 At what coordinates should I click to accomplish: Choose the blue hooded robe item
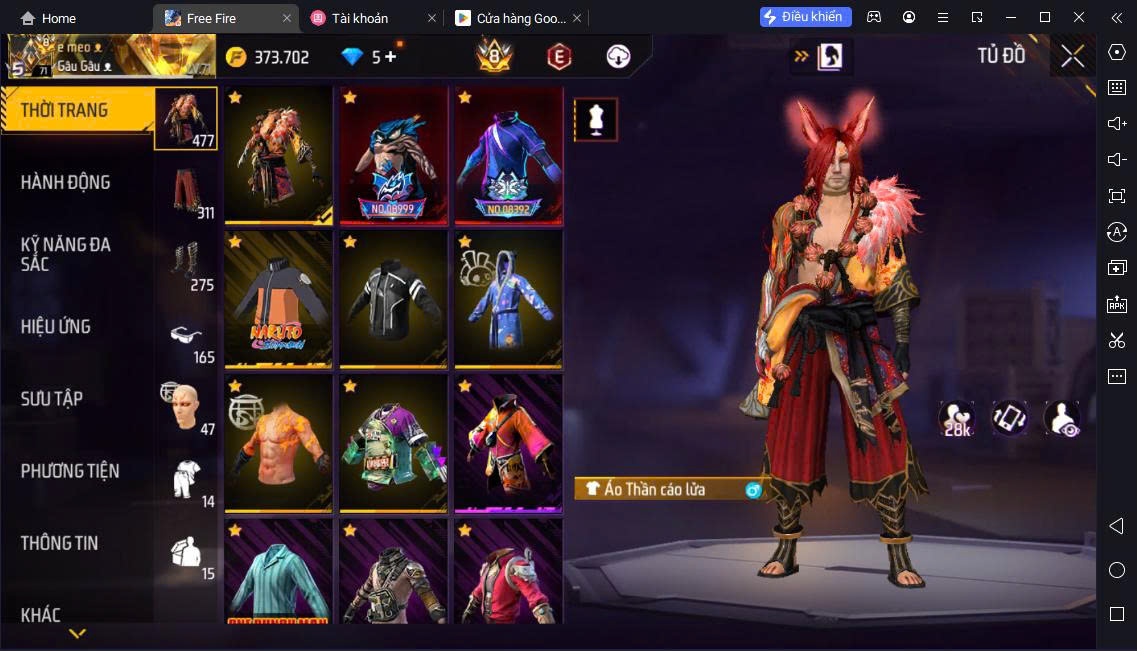508,299
